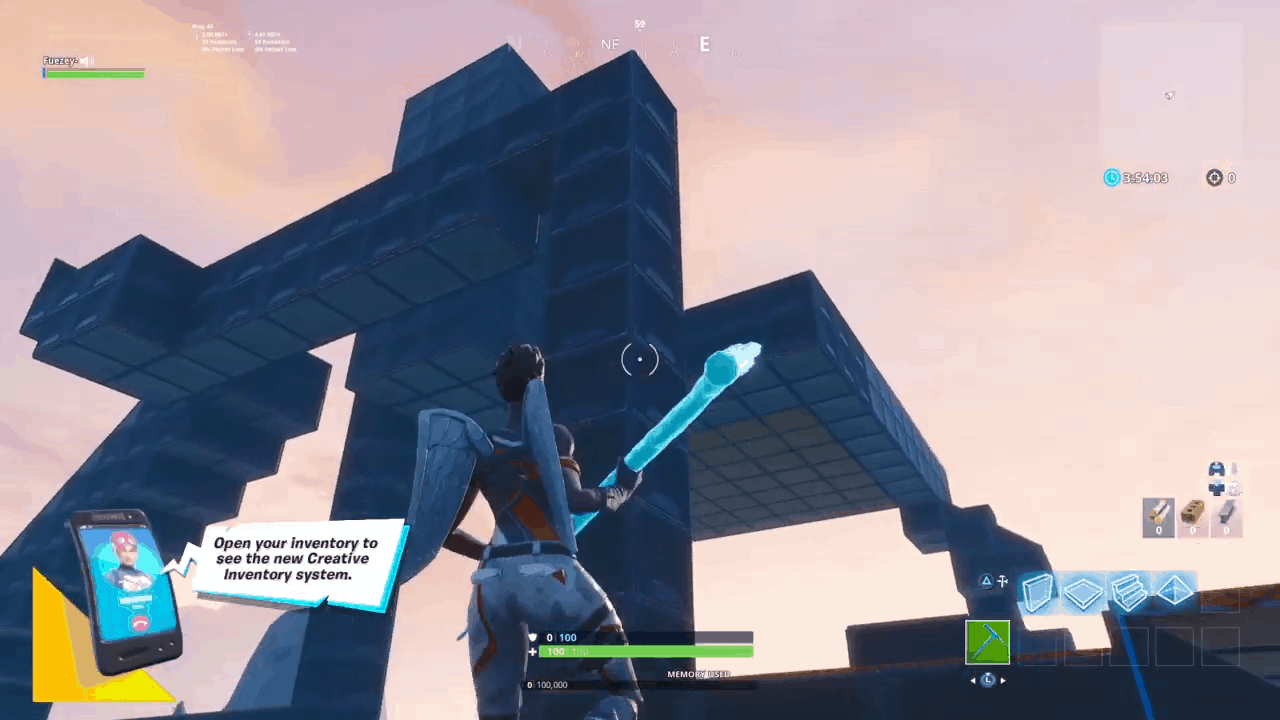Click the eliminations crosshair counter icon
1280x720 pixels.
coord(1214,178)
